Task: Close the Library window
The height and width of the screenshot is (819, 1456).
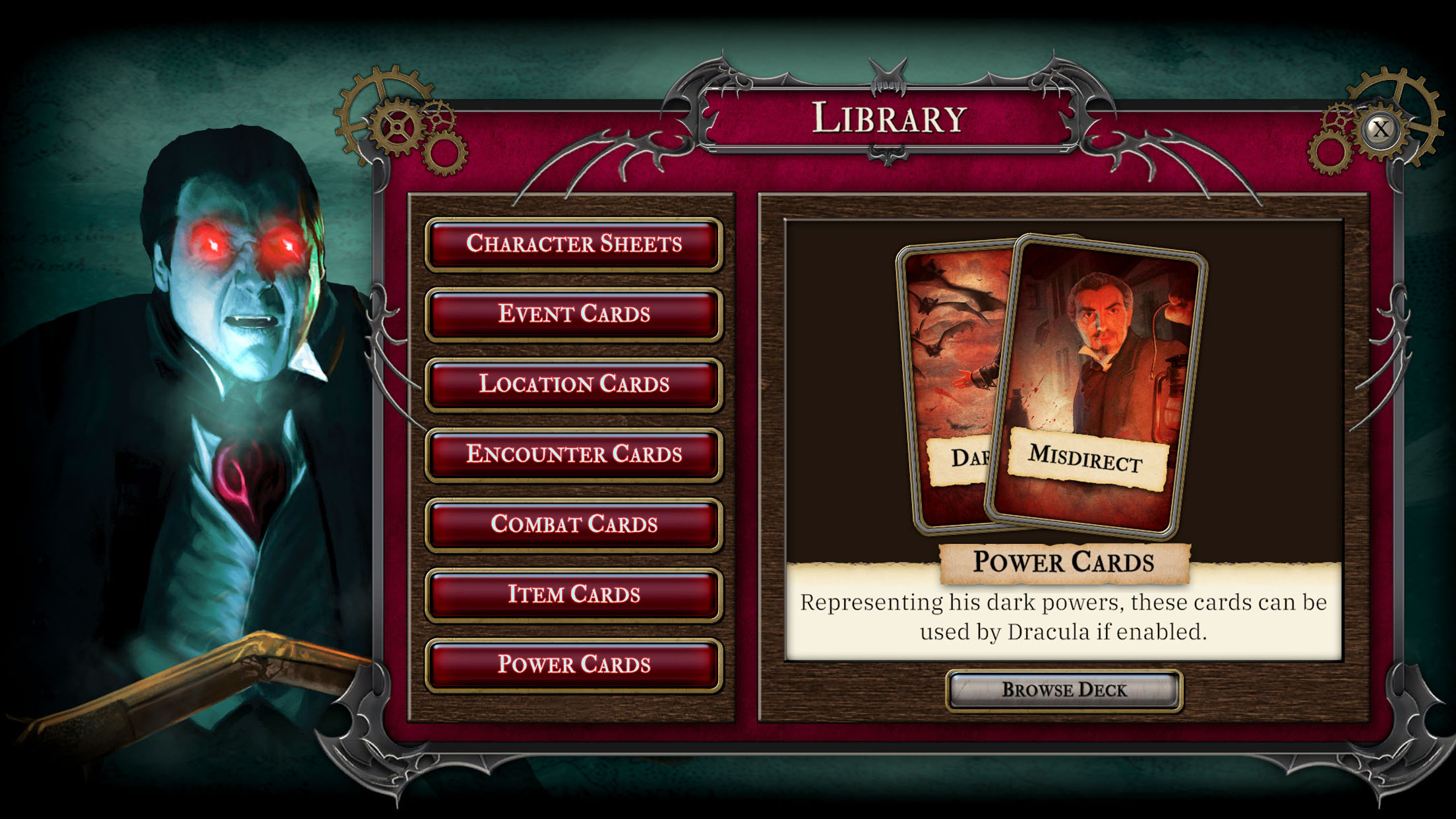Action: 1380,129
